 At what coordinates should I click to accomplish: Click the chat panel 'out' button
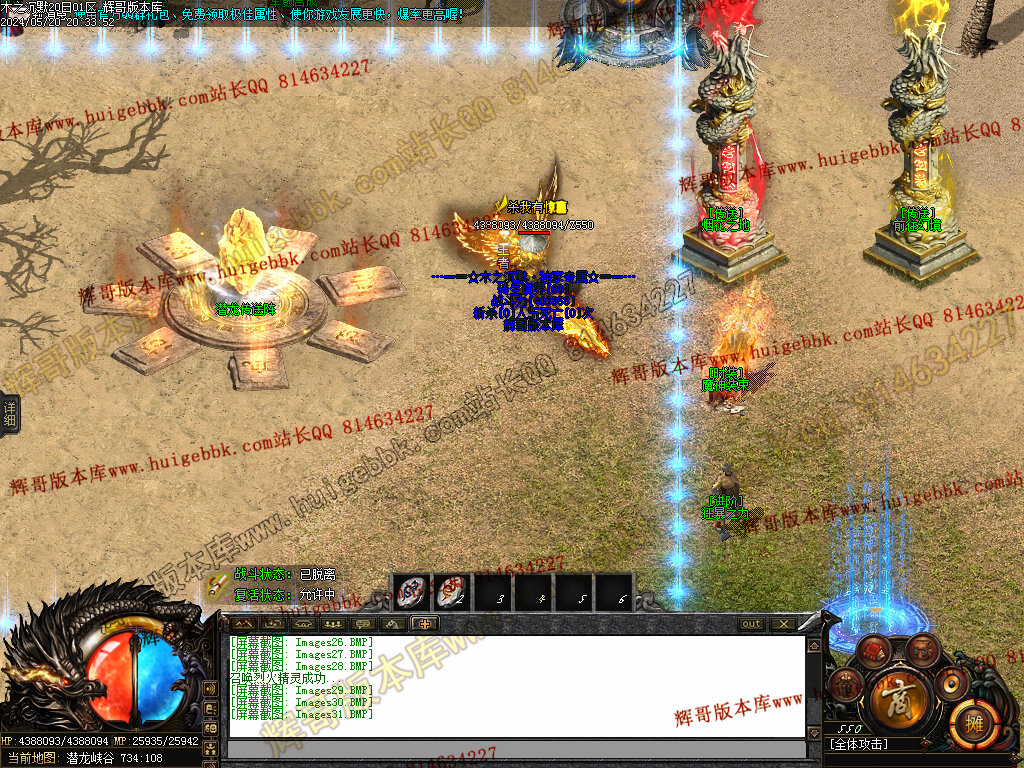tap(751, 624)
